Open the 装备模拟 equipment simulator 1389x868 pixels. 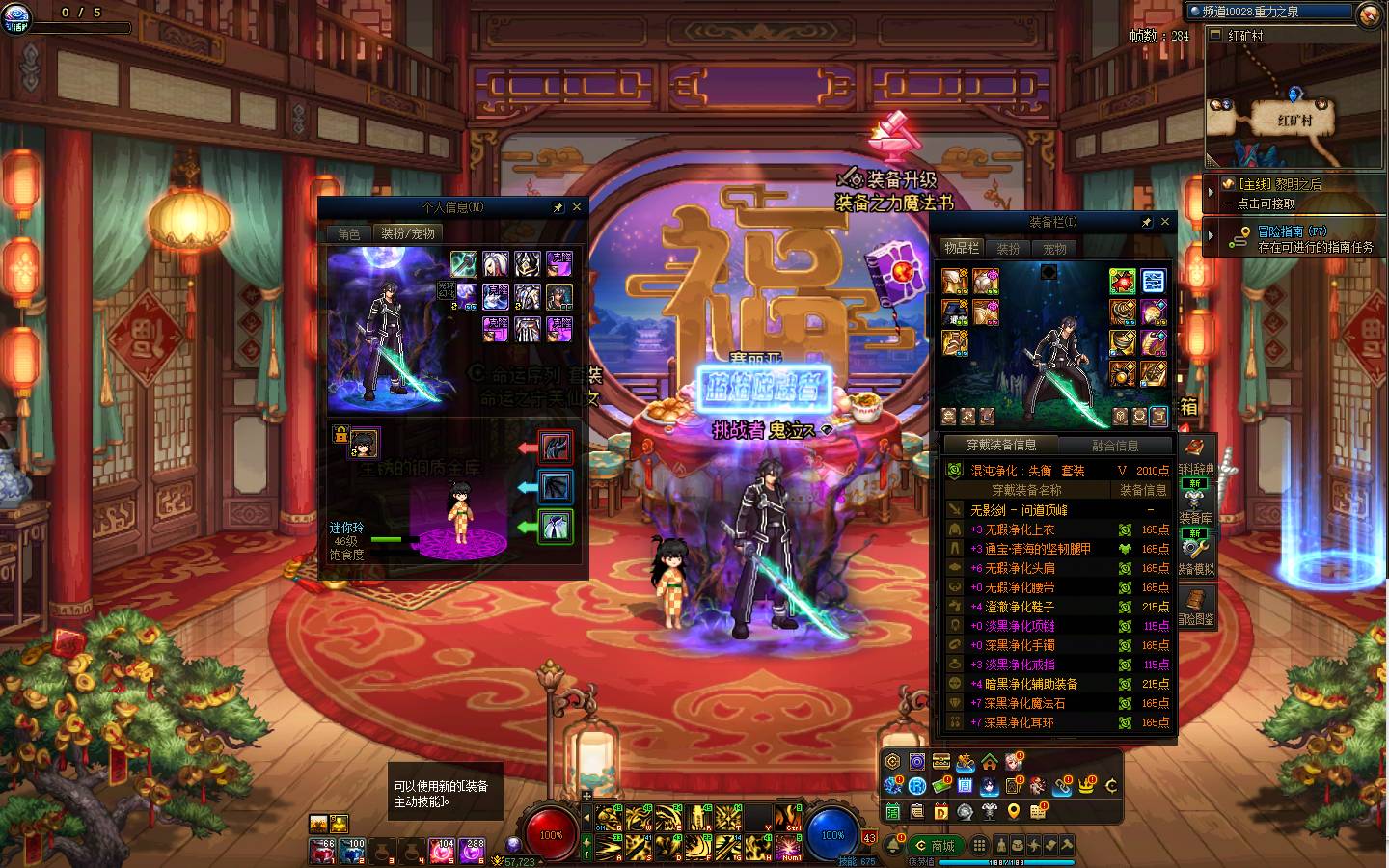[x=1196, y=554]
